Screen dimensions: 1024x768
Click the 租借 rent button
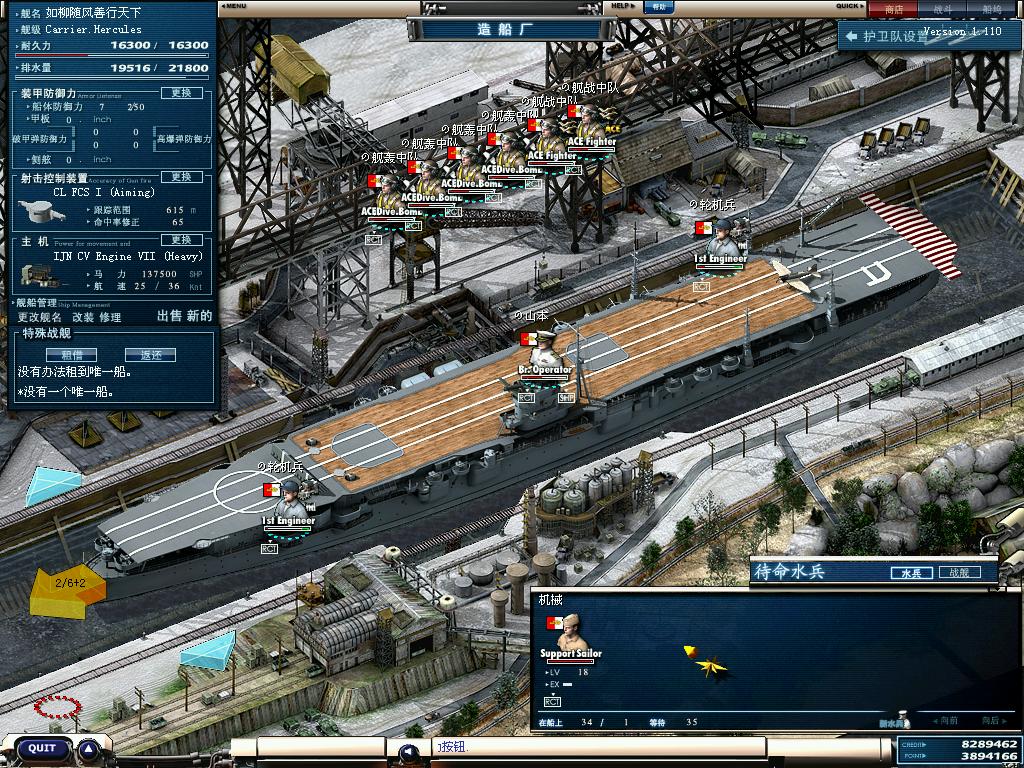tap(72, 355)
